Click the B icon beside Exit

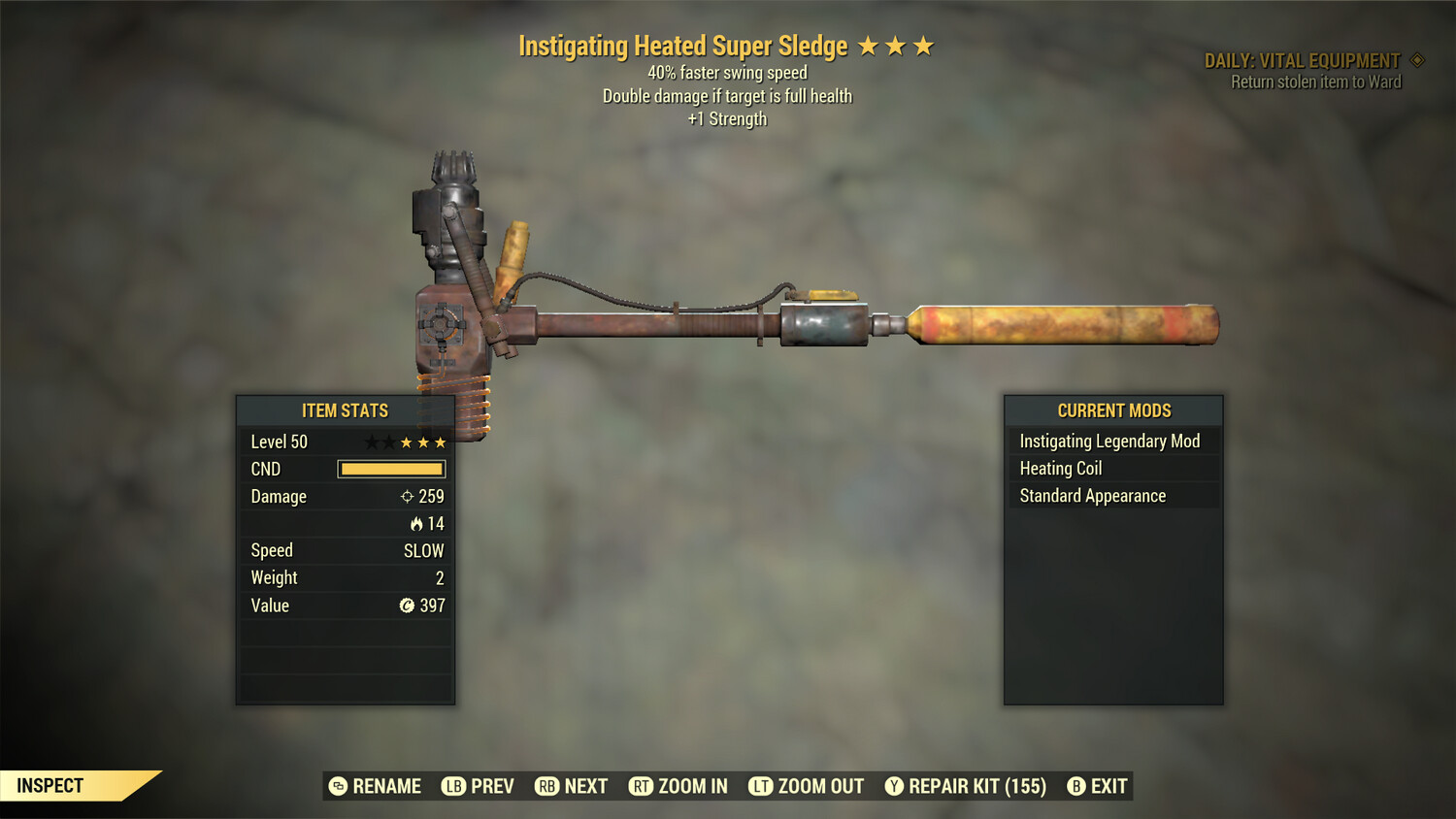click(1075, 786)
